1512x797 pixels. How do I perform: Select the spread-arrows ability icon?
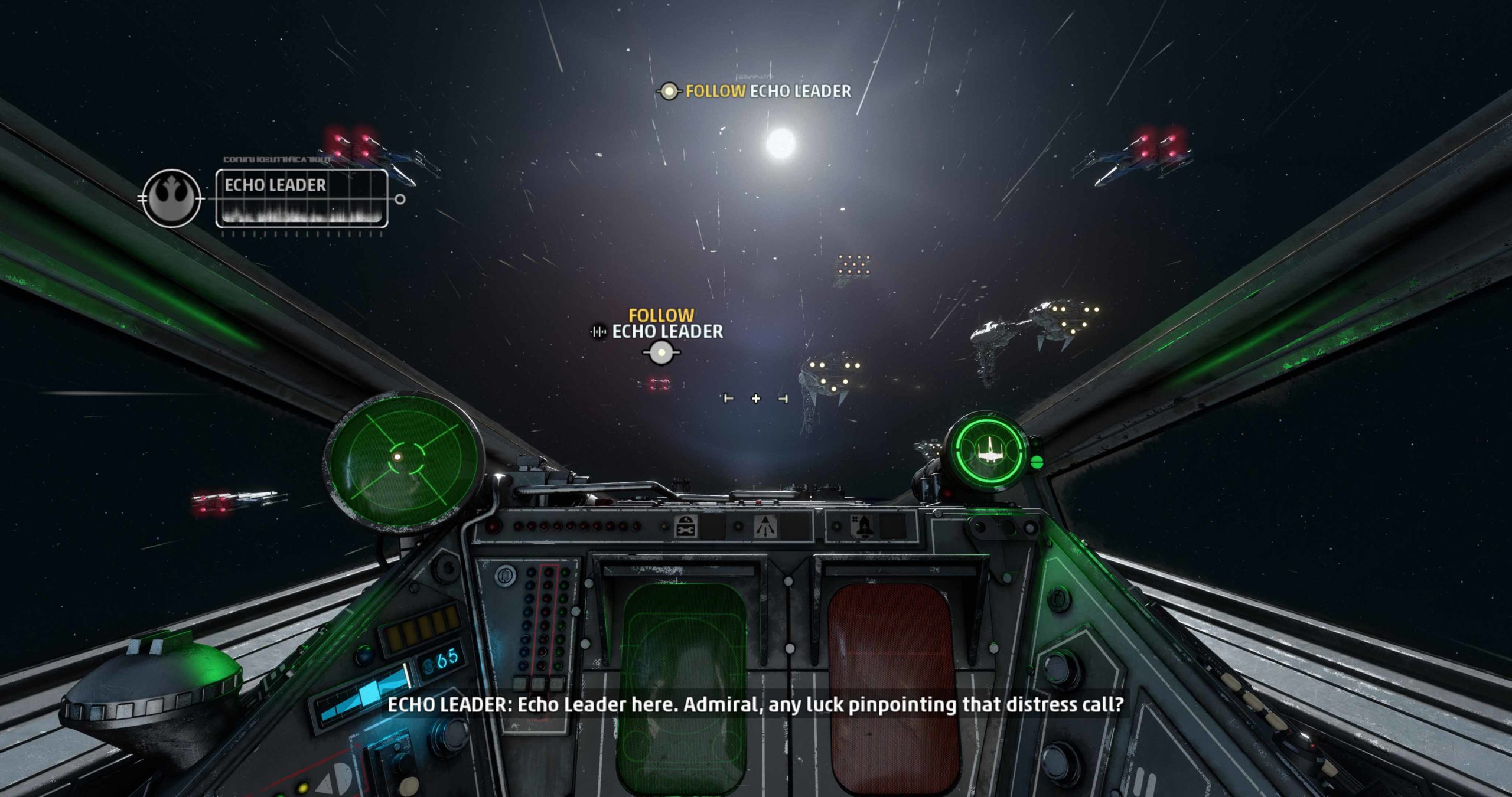[x=766, y=526]
